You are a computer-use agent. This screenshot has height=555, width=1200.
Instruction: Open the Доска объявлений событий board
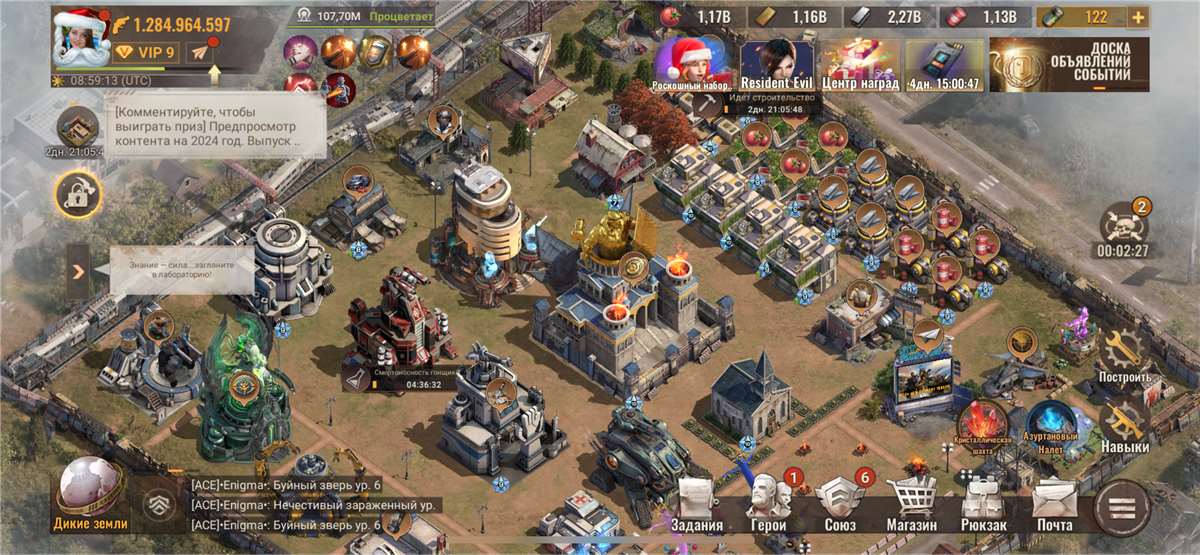coord(1069,65)
